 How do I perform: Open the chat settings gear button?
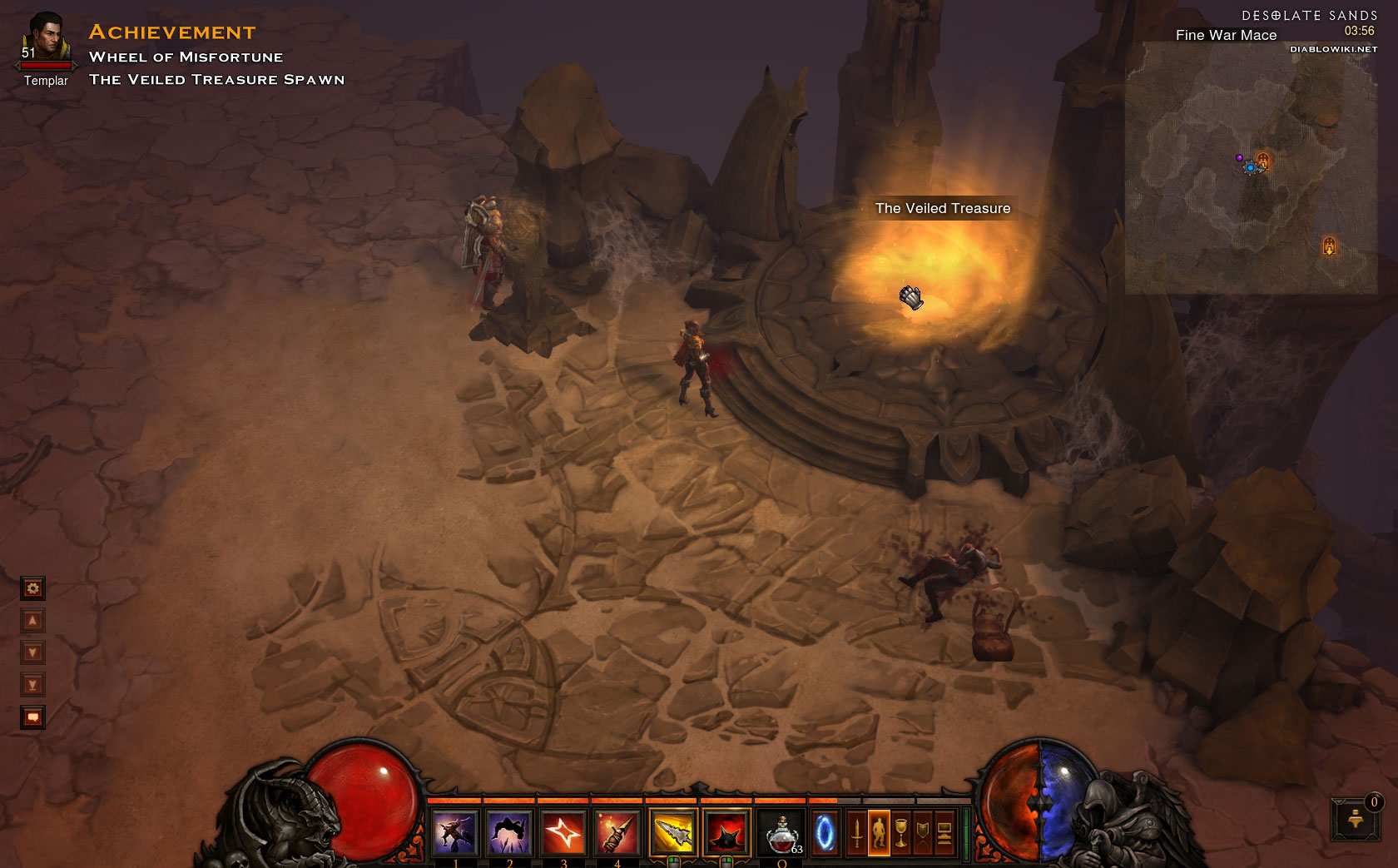32,589
